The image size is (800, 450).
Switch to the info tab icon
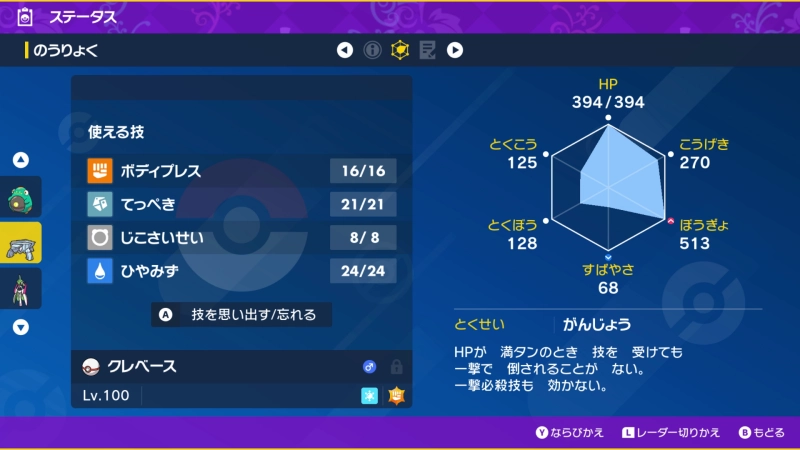click(372, 50)
